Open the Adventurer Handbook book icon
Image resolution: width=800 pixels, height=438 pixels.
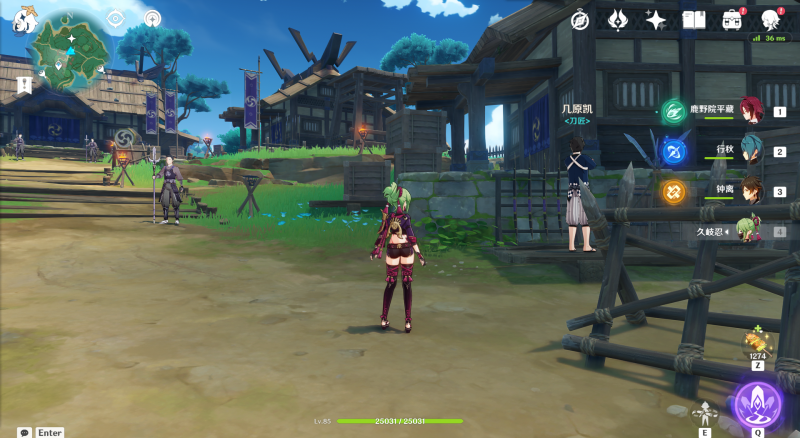pos(694,20)
